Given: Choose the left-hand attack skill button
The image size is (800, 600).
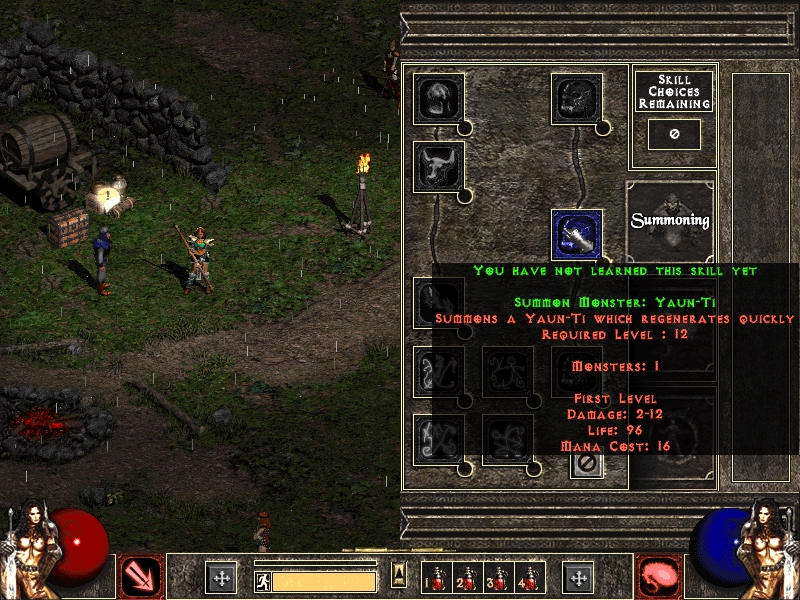Looking at the screenshot, I should tap(140, 577).
